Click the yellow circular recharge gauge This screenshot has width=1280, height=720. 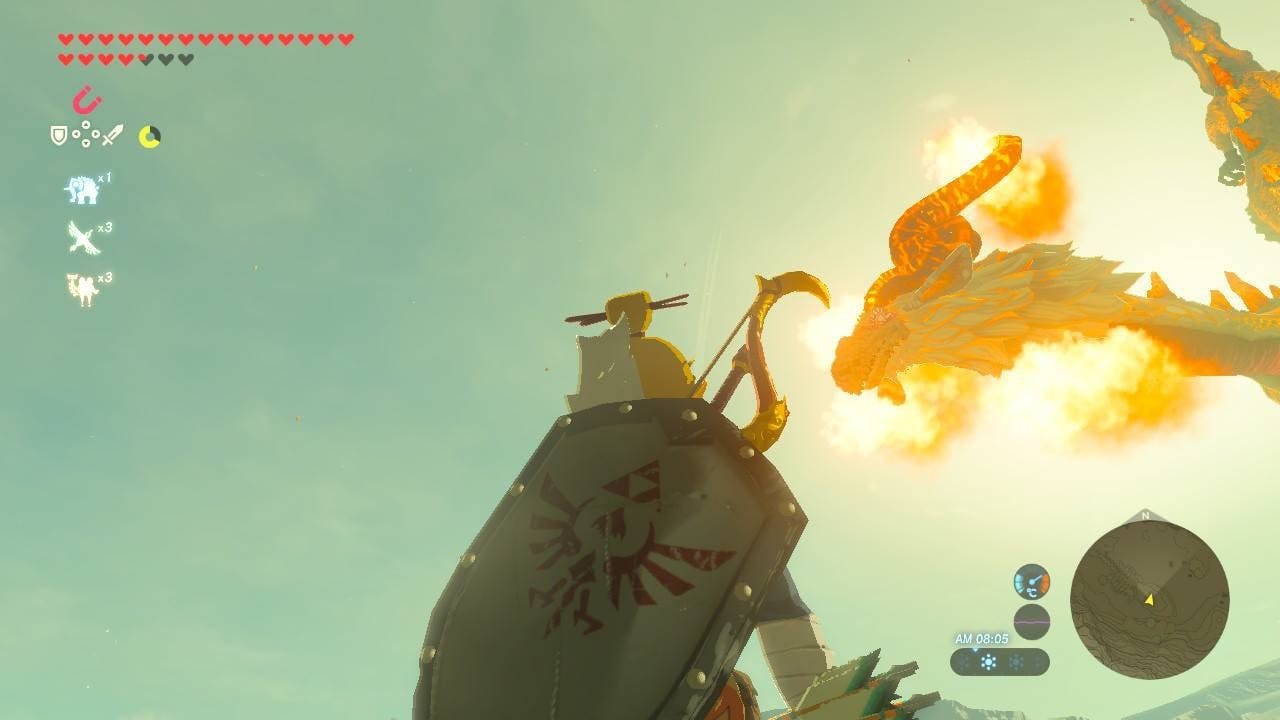pos(149,136)
